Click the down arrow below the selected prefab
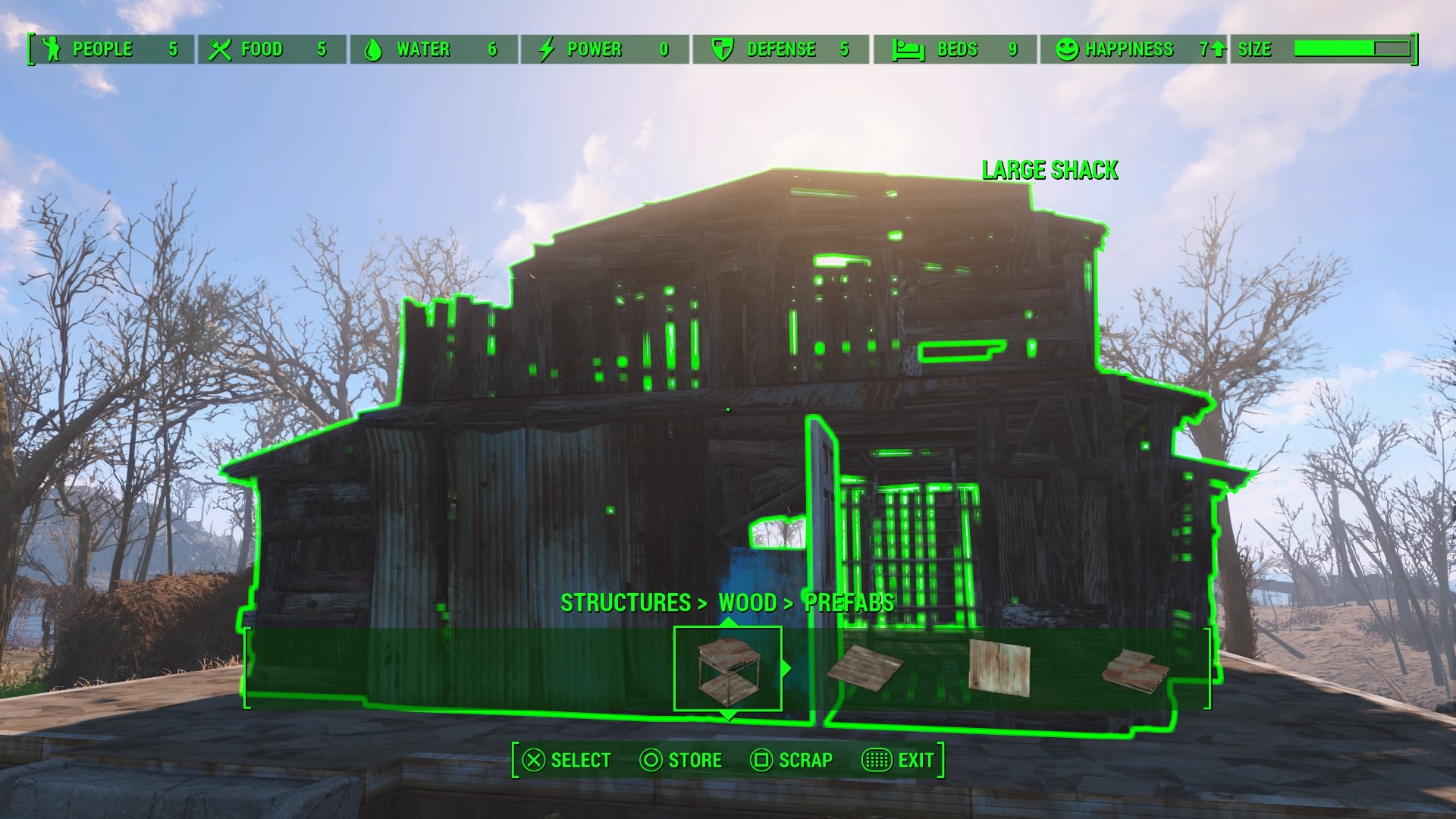1456x819 pixels. pos(728,716)
